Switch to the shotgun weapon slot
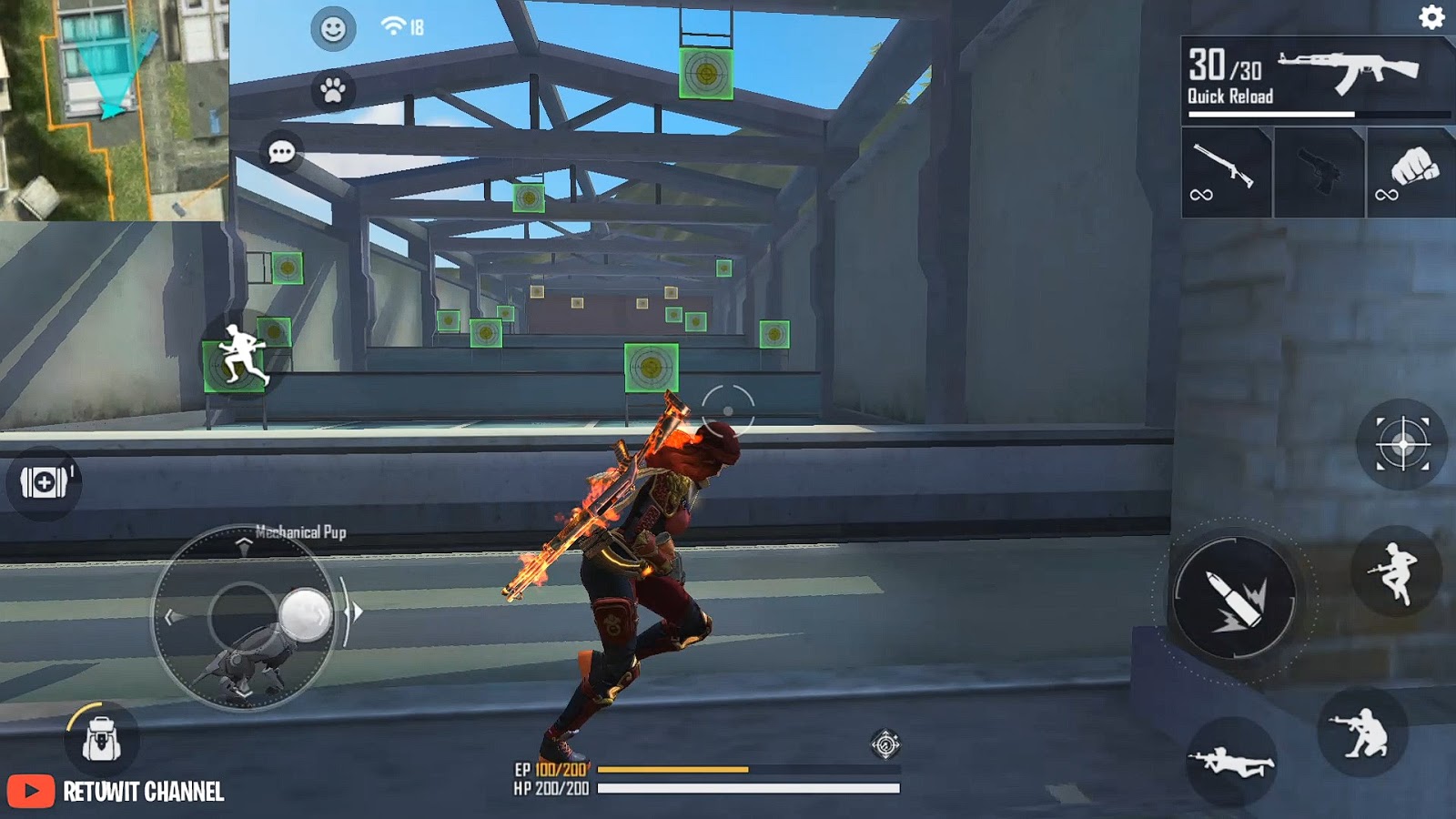 tap(1224, 173)
